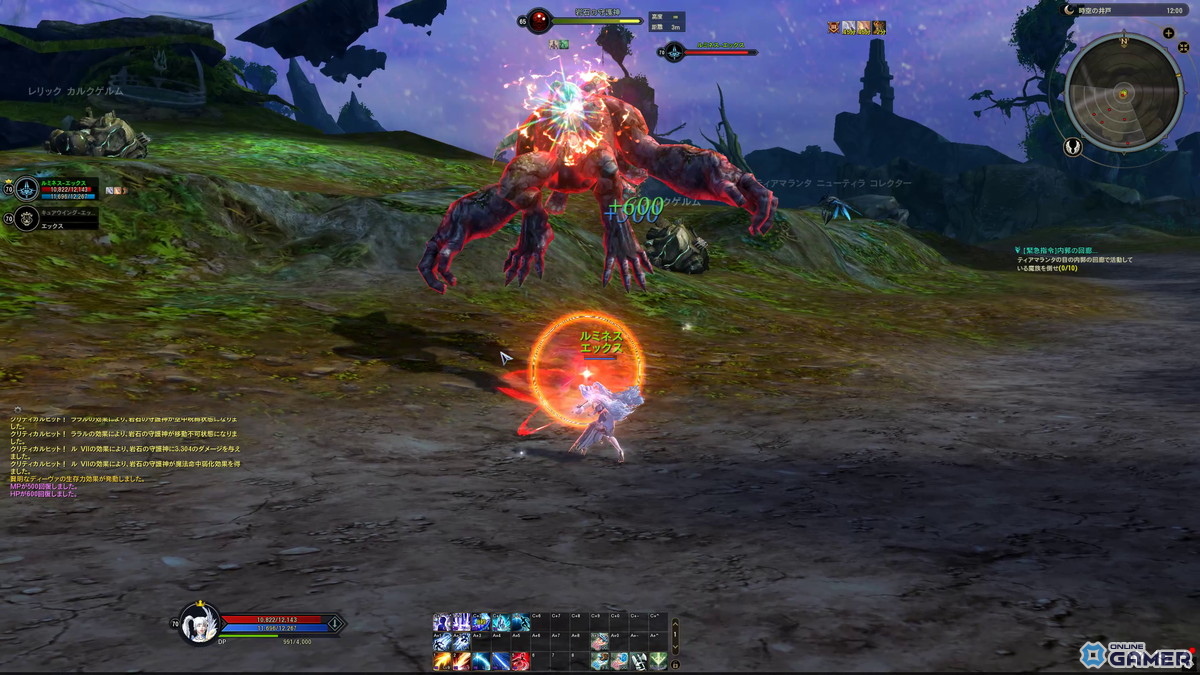Switch hotbar to the previous page arrow
Image resolution: width=1200 pixels, height=675 pixels.
click(675, 623)
